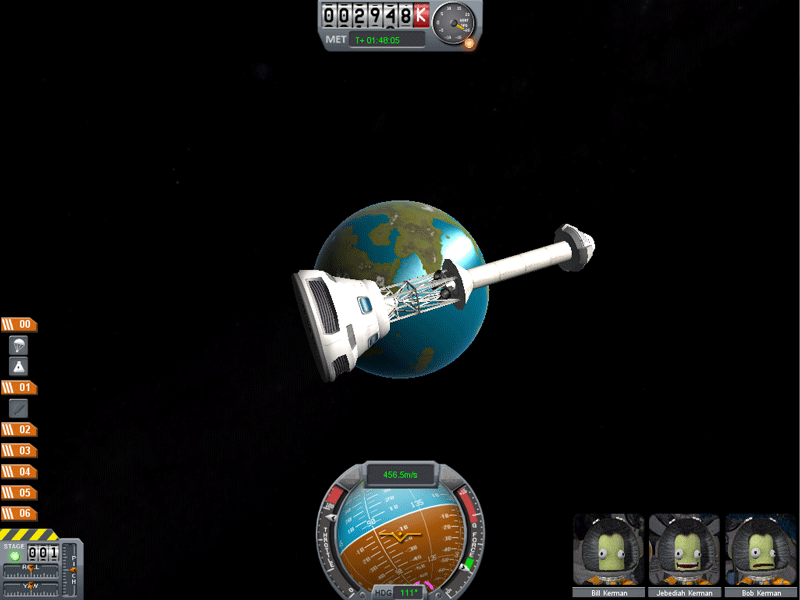Select the stage 06 orange tab
Screen dimensions: 800x600
[x=19, y=513]
